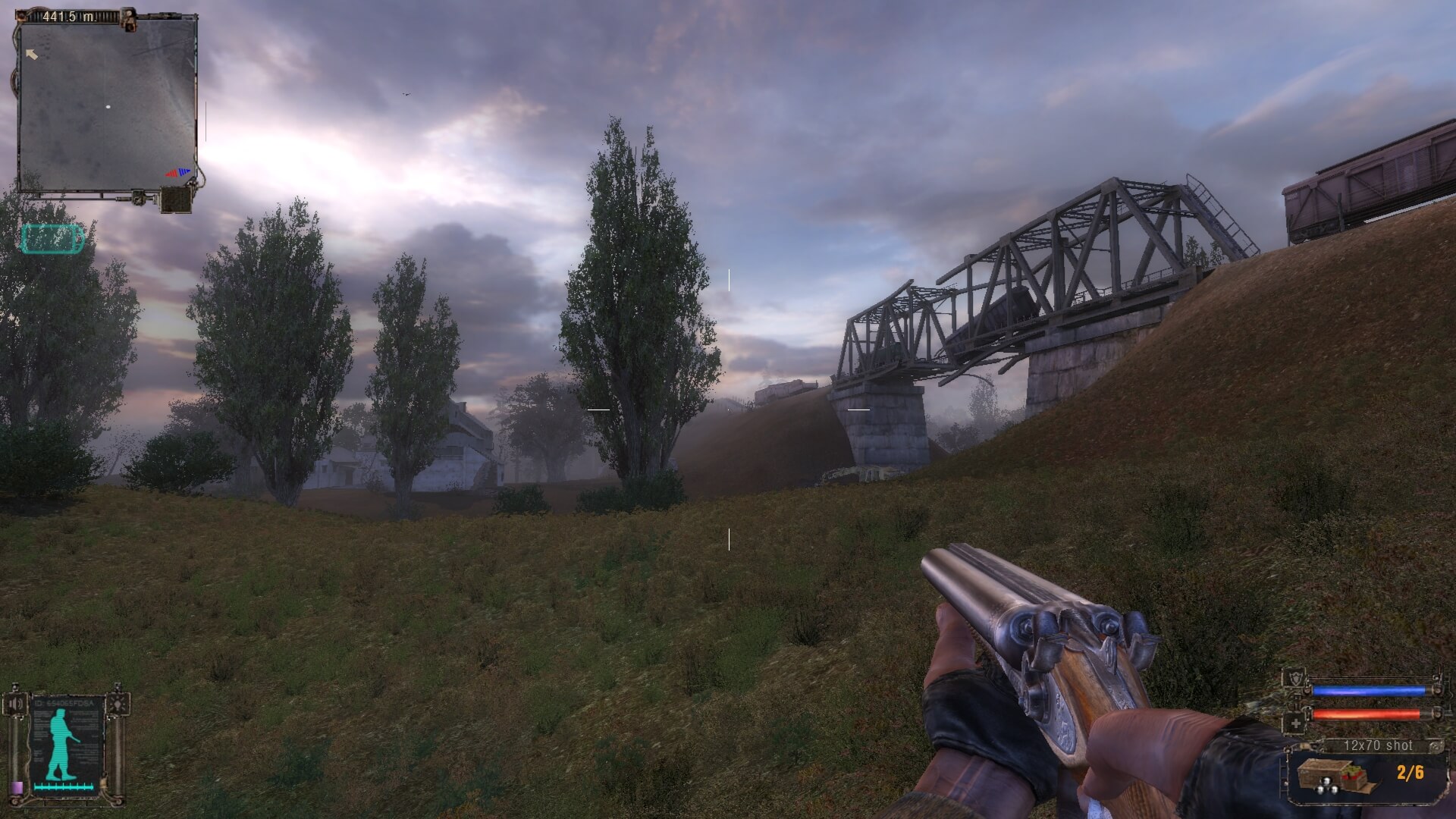Click the speaker noise indicator icon

click(16, 705)
